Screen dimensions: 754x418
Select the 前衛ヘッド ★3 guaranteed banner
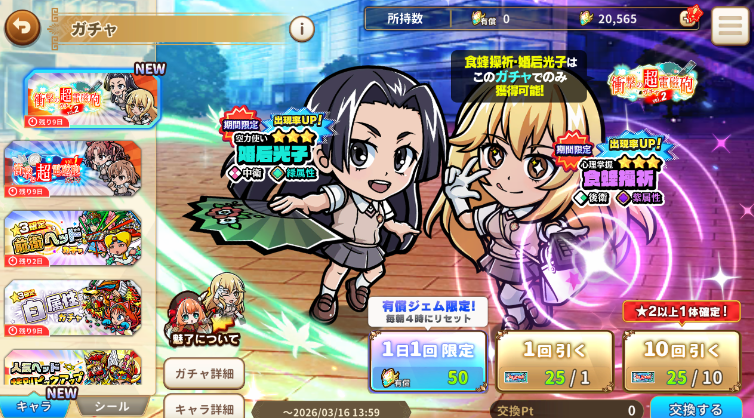[75, 238]
